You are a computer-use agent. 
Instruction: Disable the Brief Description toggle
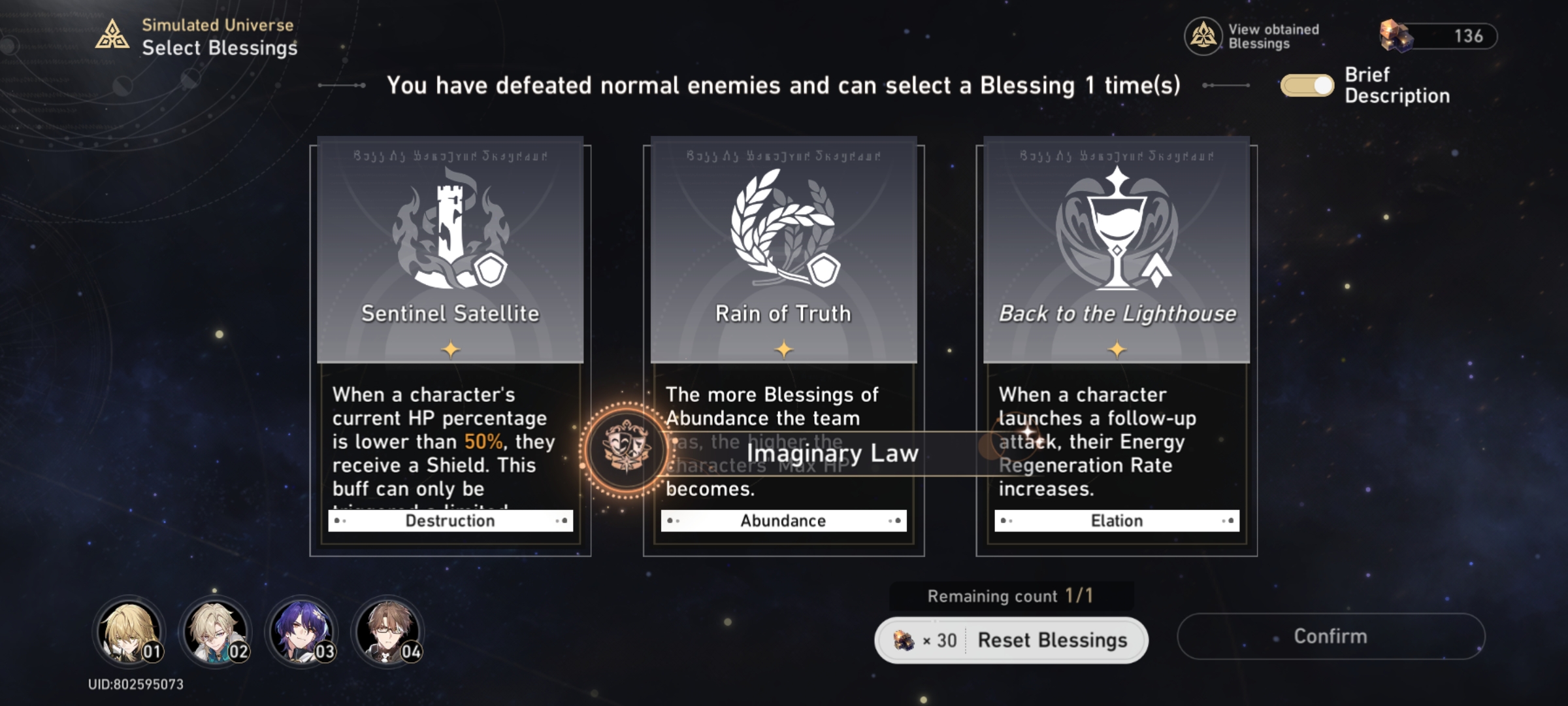1307,84
